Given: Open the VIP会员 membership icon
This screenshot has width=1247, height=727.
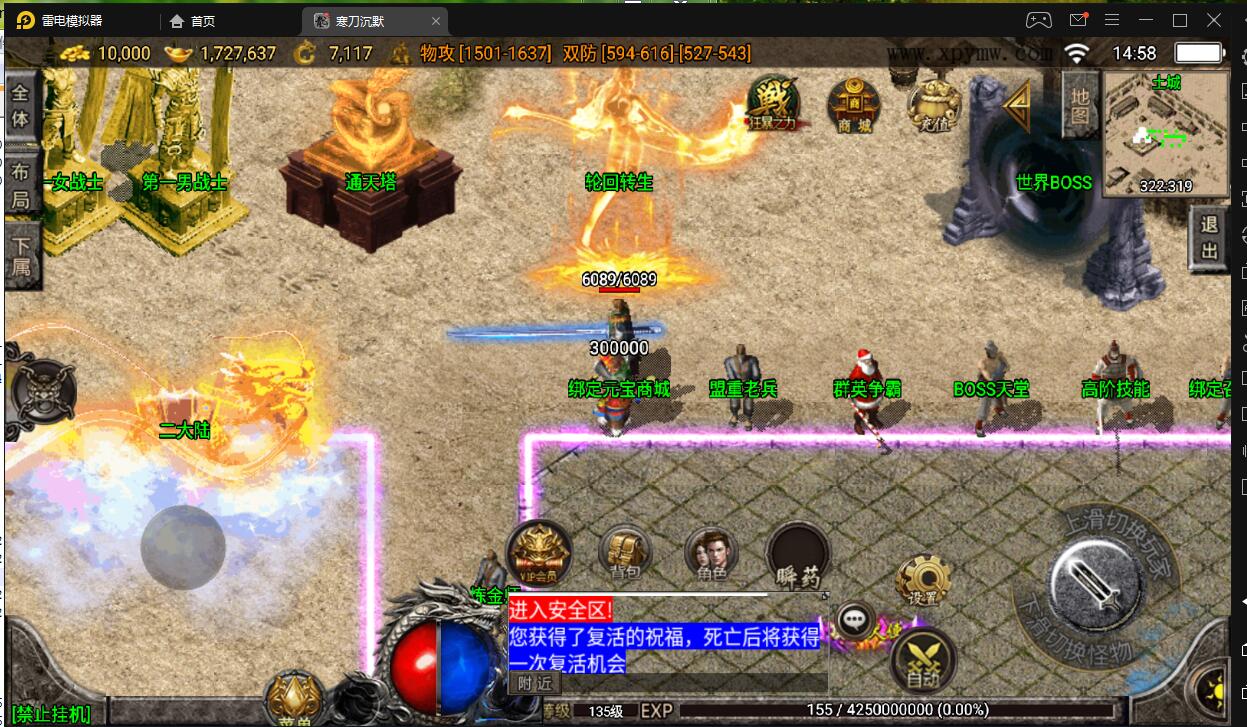Looking at the screenshot, I should [539, 552].
